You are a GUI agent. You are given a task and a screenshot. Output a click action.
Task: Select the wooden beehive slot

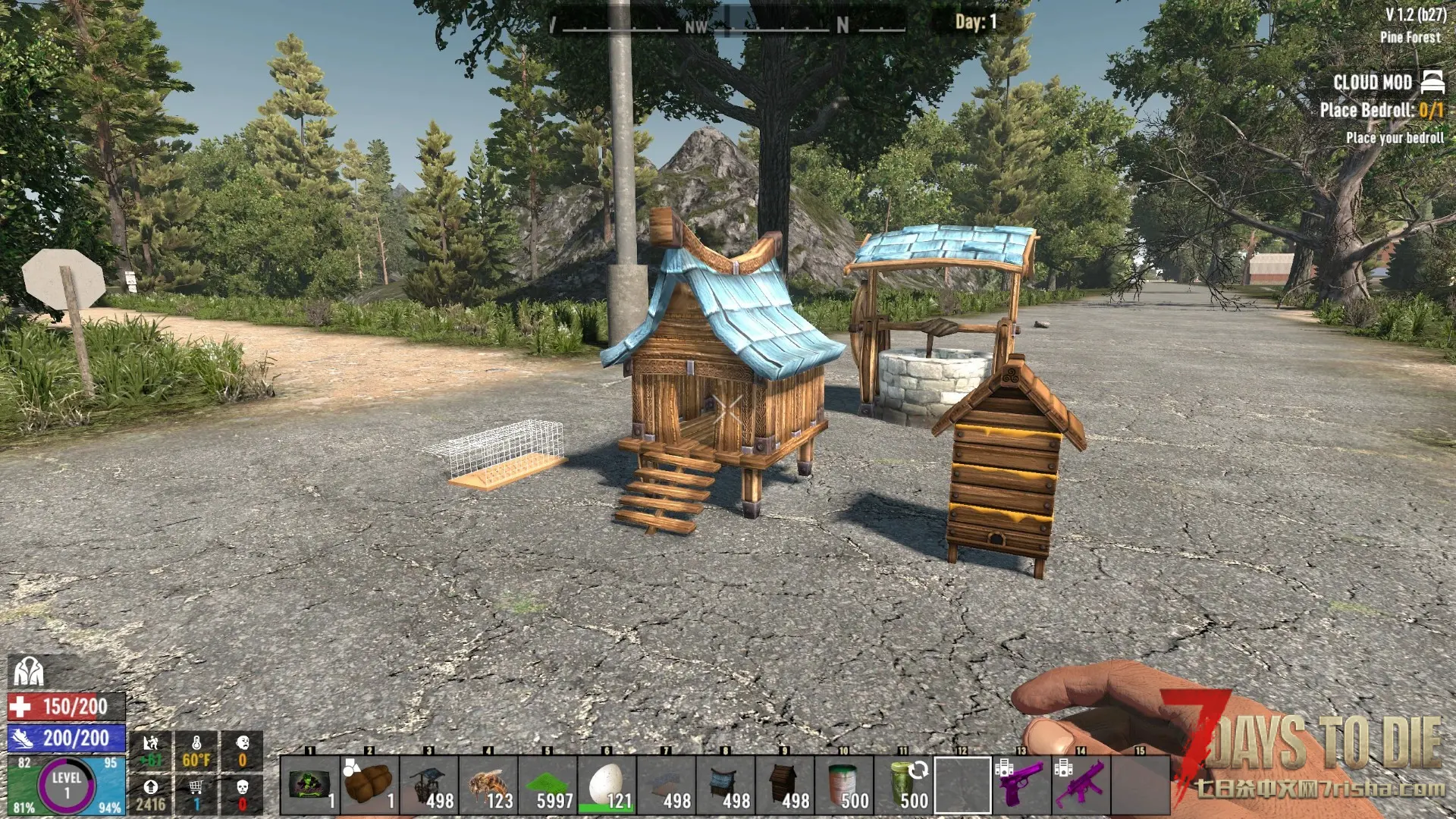(x=785, y=786)
